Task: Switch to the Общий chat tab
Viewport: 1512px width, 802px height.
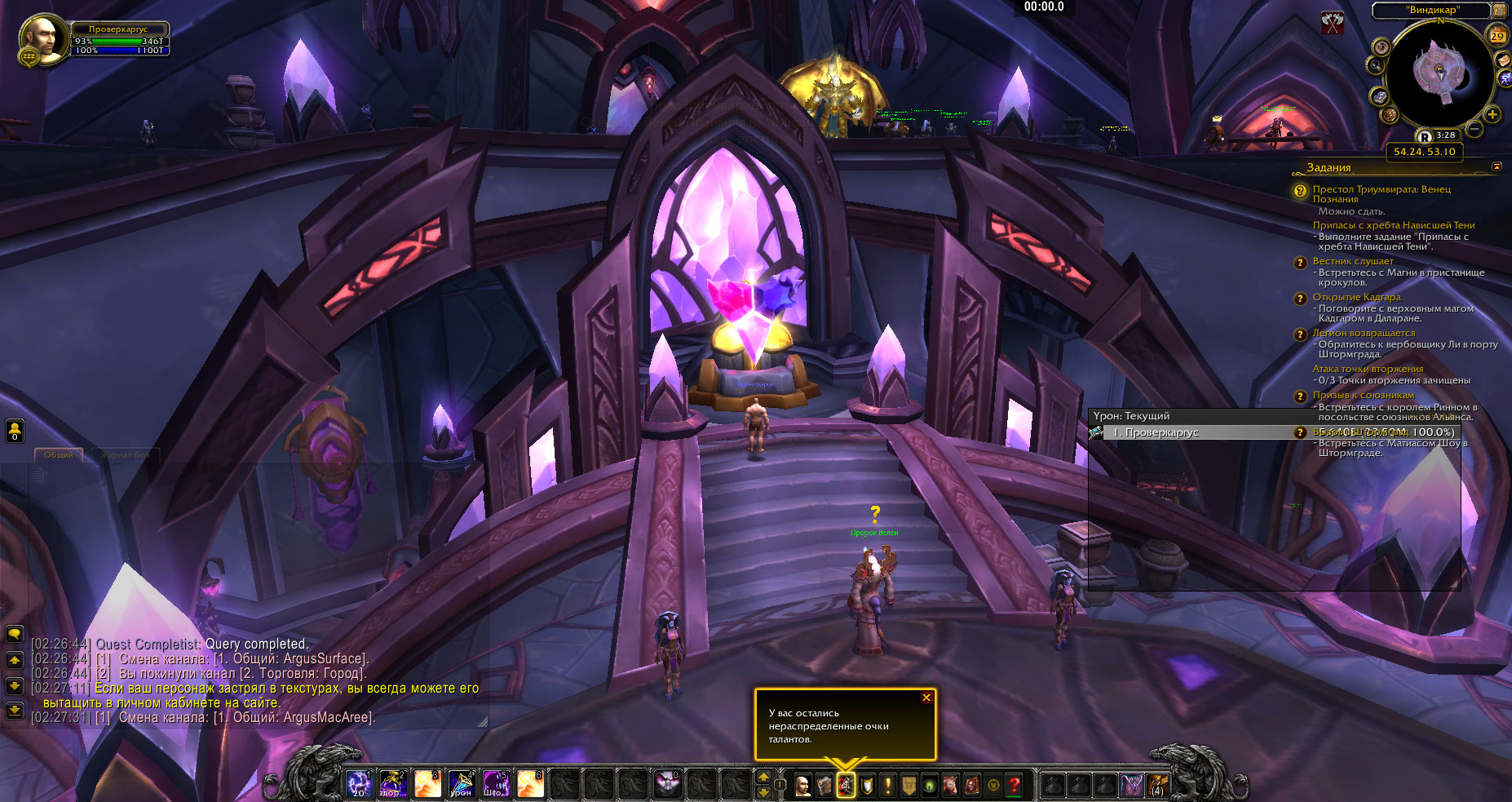Action: (59, 455)
